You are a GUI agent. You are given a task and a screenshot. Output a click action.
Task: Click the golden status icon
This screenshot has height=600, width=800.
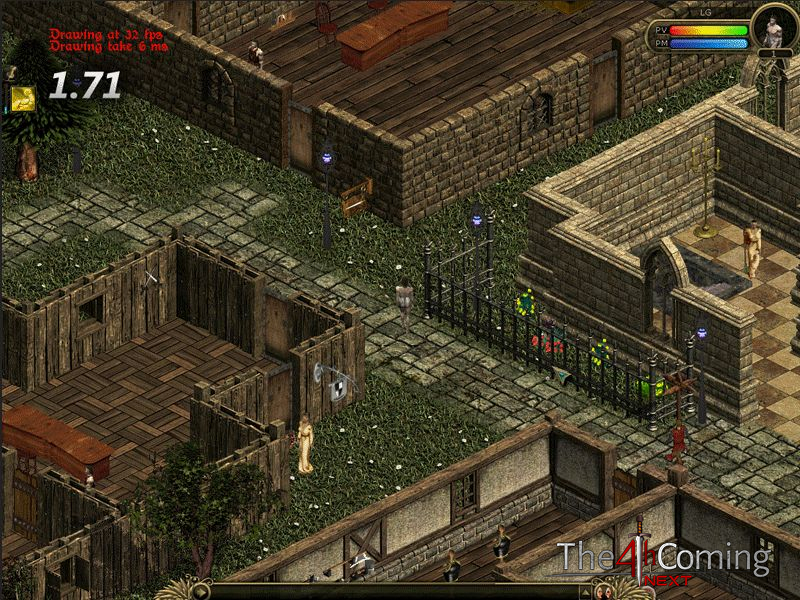[x=23, y=98]
